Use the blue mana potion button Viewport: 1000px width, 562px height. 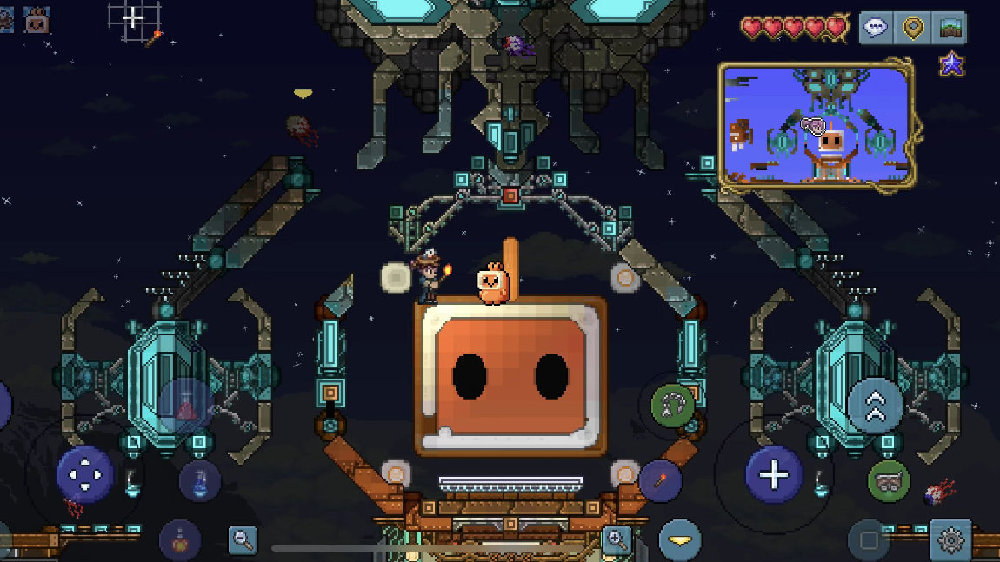200,481
